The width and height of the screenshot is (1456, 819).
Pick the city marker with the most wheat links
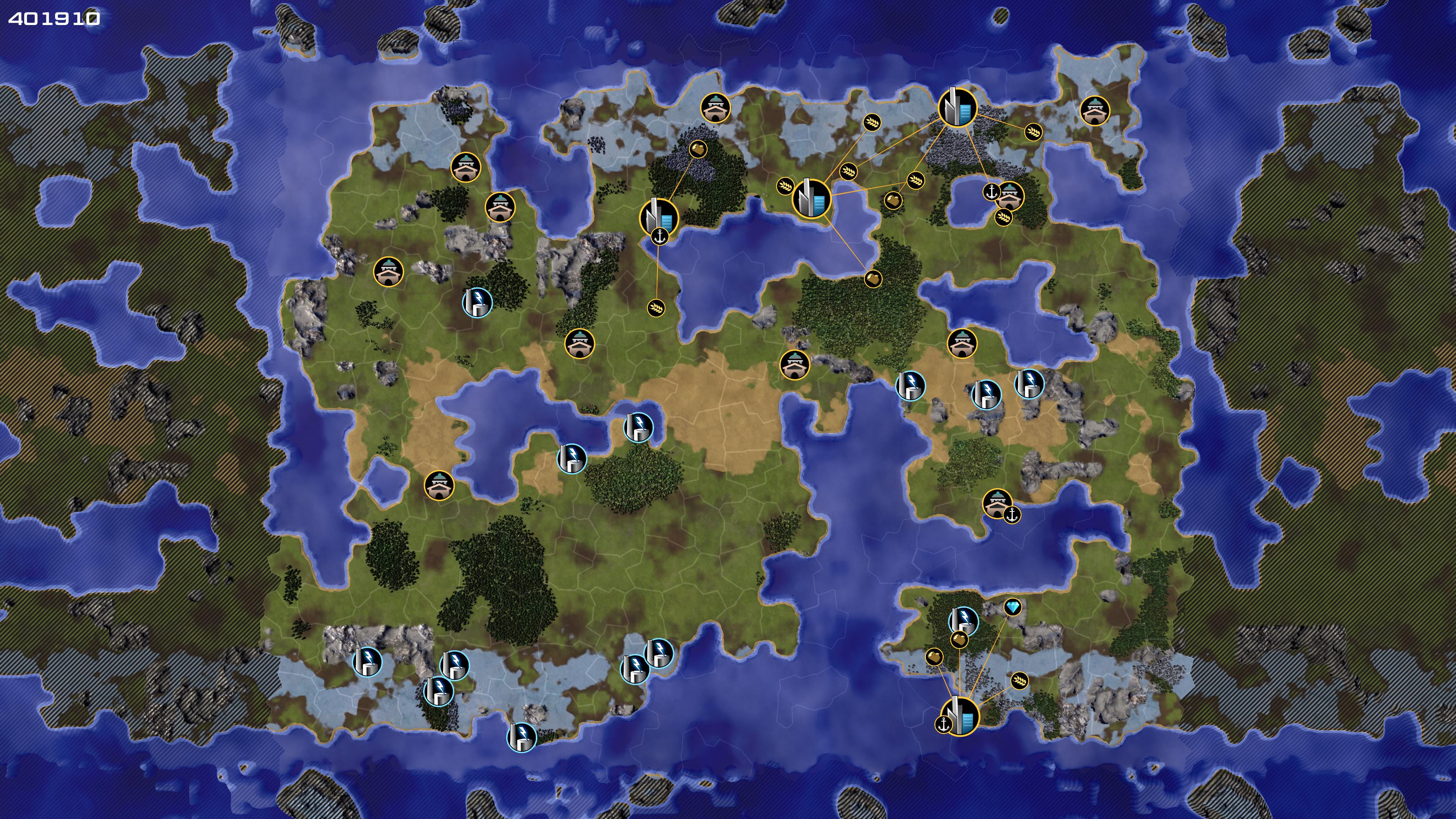coord(957,107)
